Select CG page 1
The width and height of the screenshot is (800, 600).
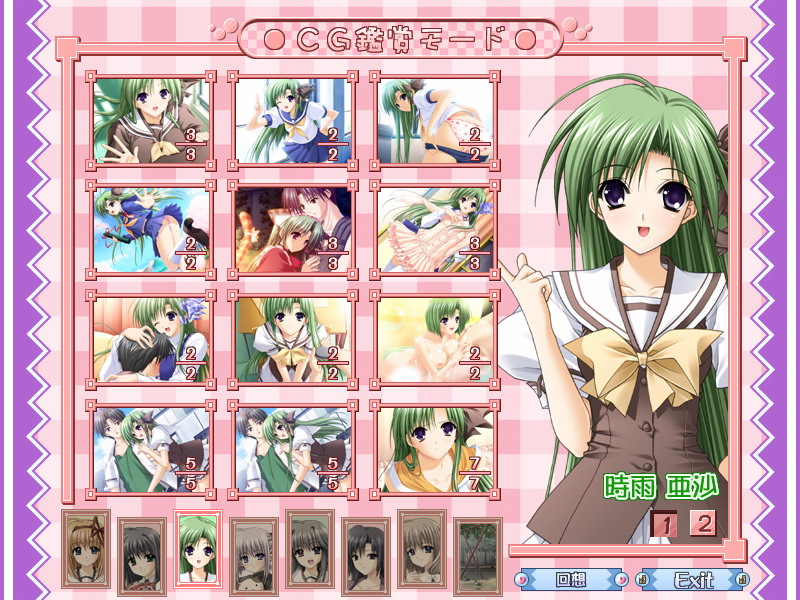(665, 523)
